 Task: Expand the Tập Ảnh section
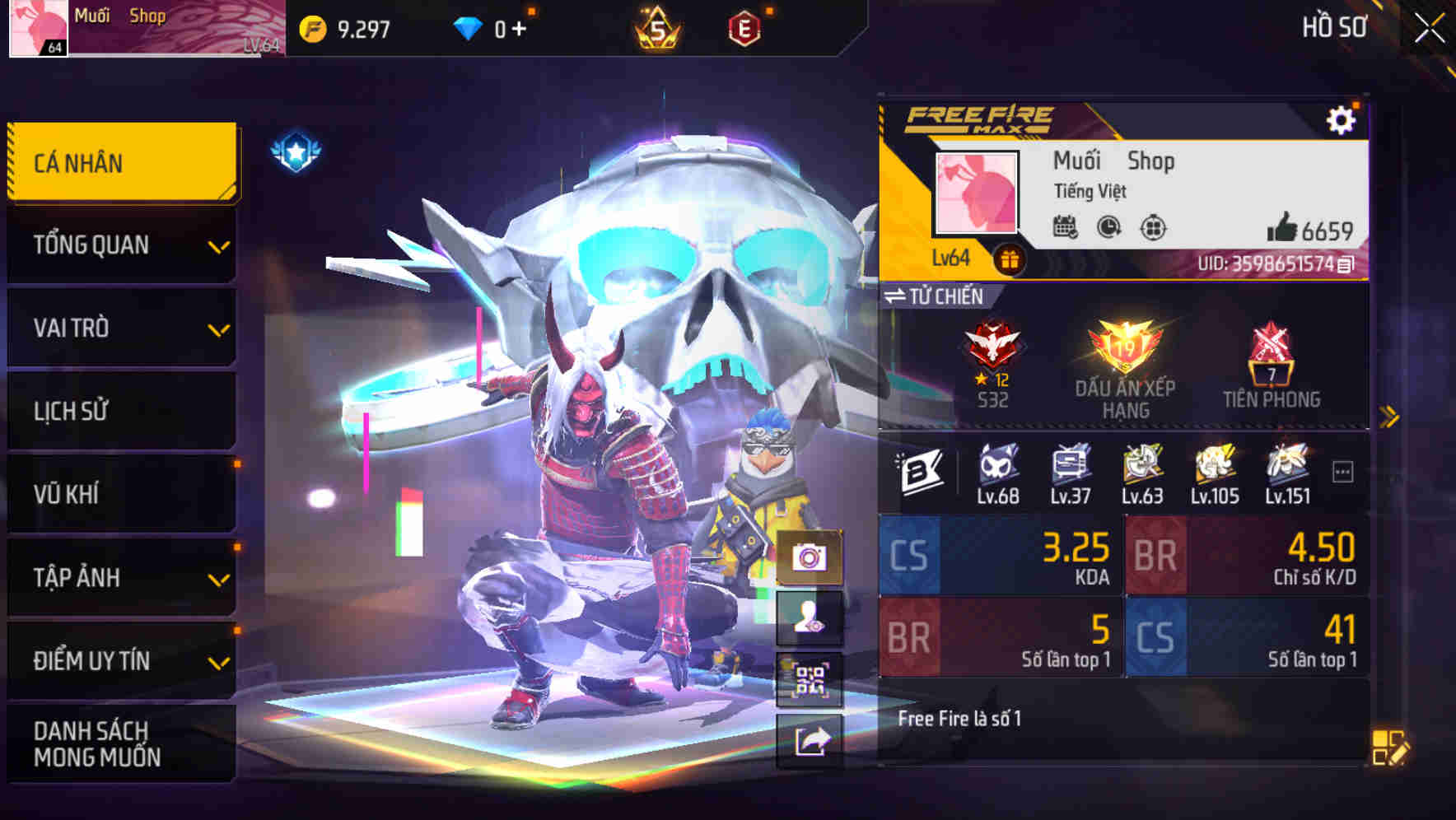(120, 578)
